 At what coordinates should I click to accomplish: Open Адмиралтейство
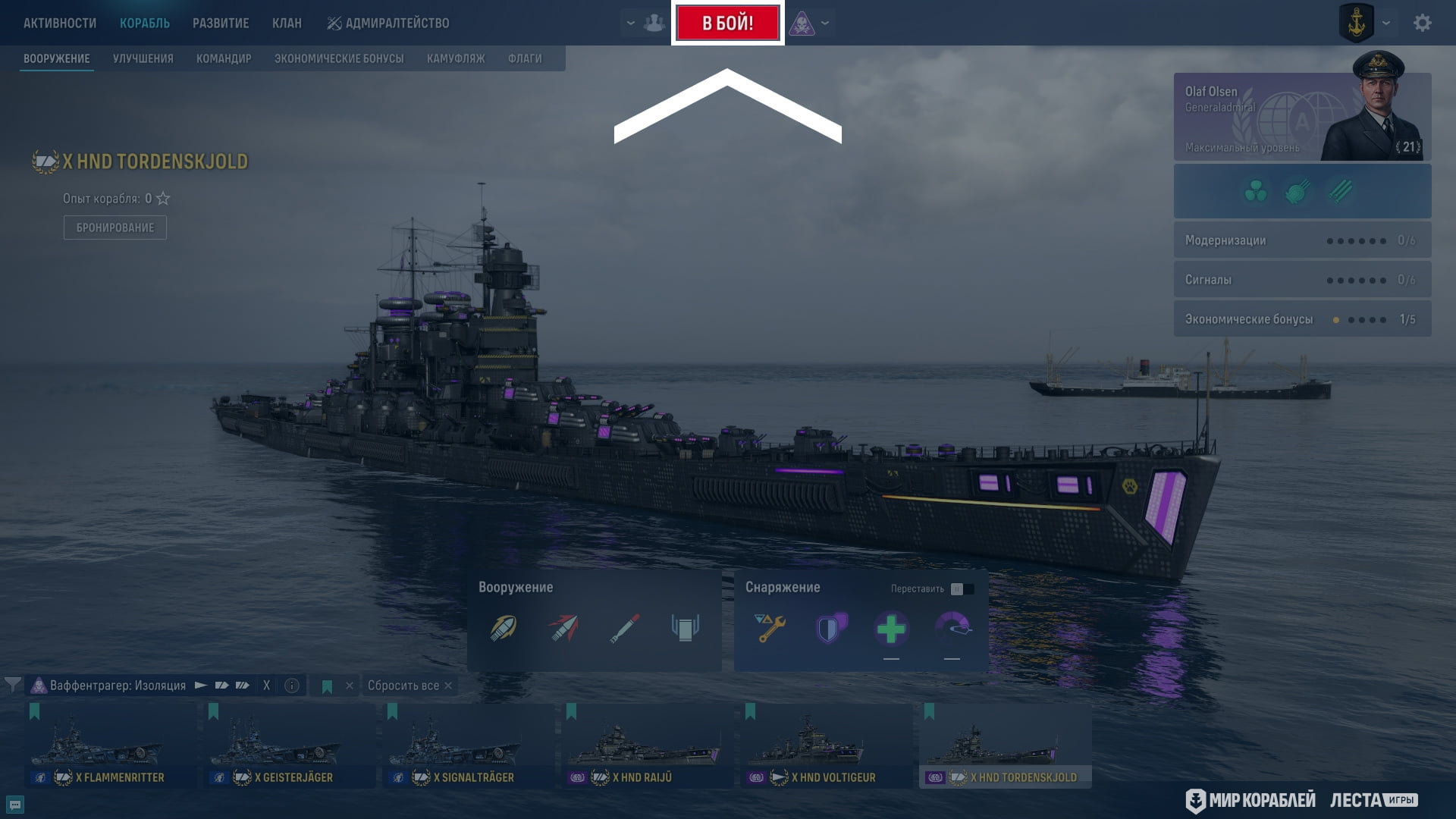pos(388,23)
